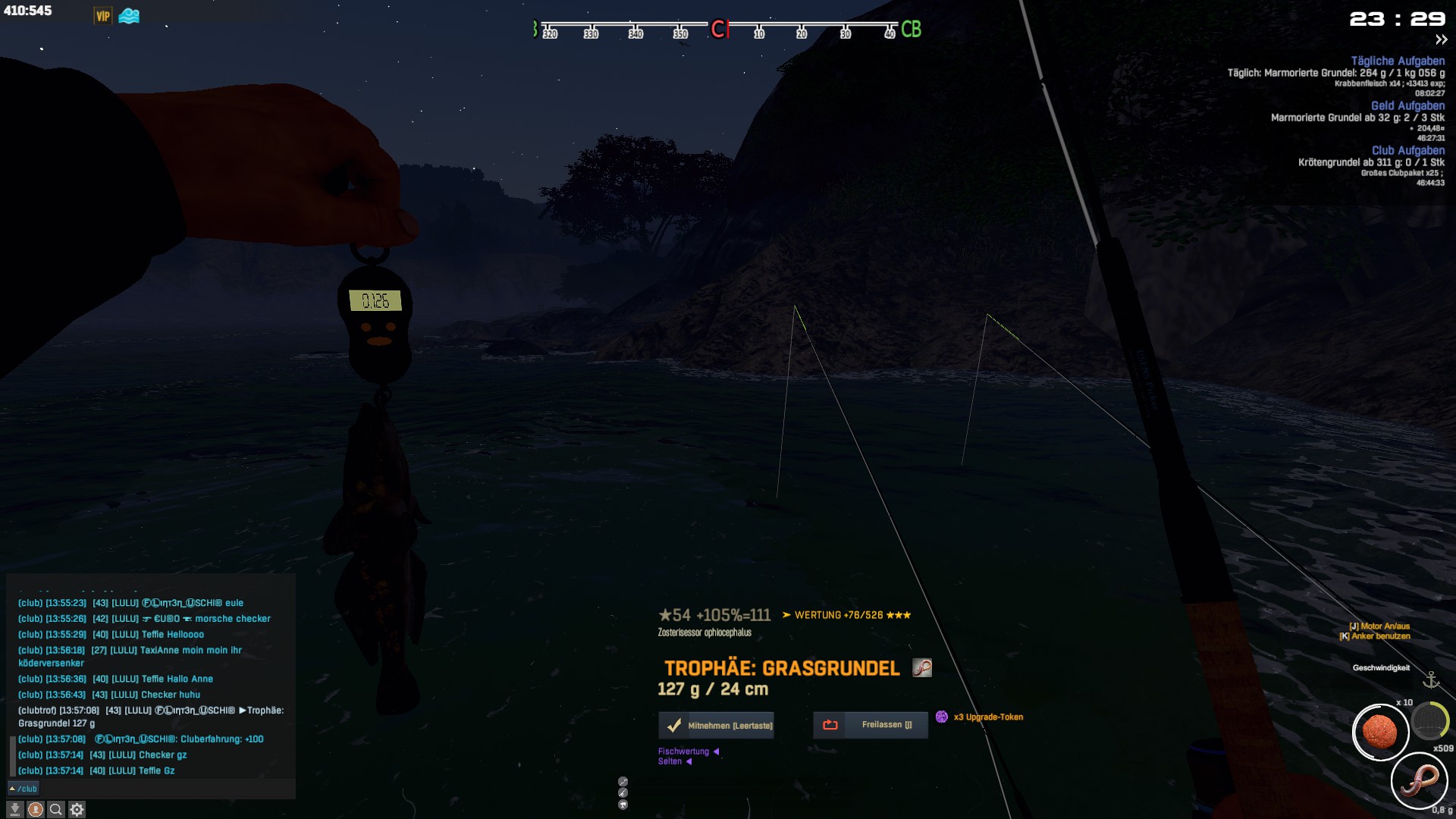This screenshot has width=1456, height=819.
Task: Open the orange player profile icon
Action: click(36, 810)
